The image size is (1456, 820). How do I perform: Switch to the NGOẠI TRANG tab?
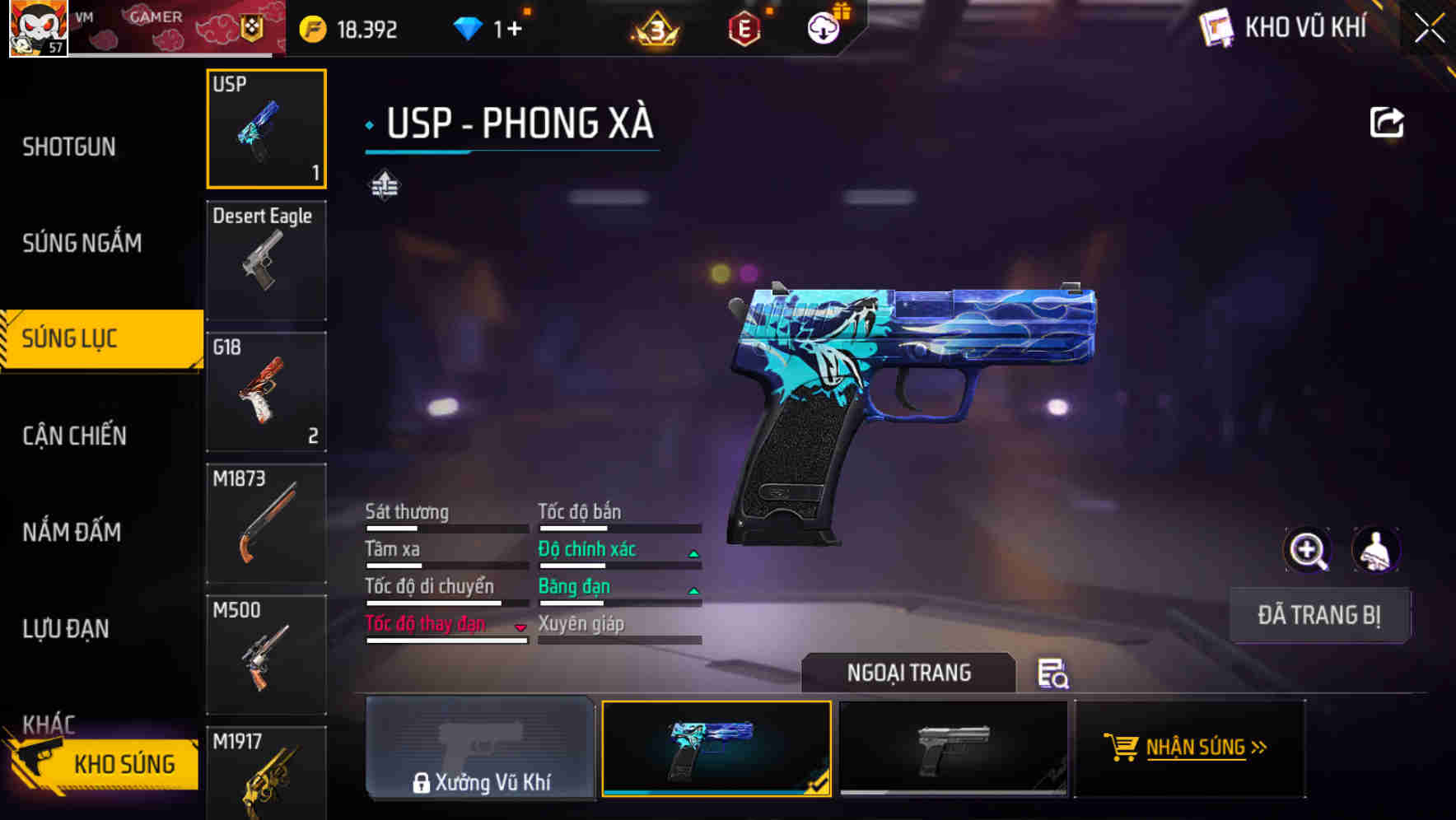(x=909, y=672)
